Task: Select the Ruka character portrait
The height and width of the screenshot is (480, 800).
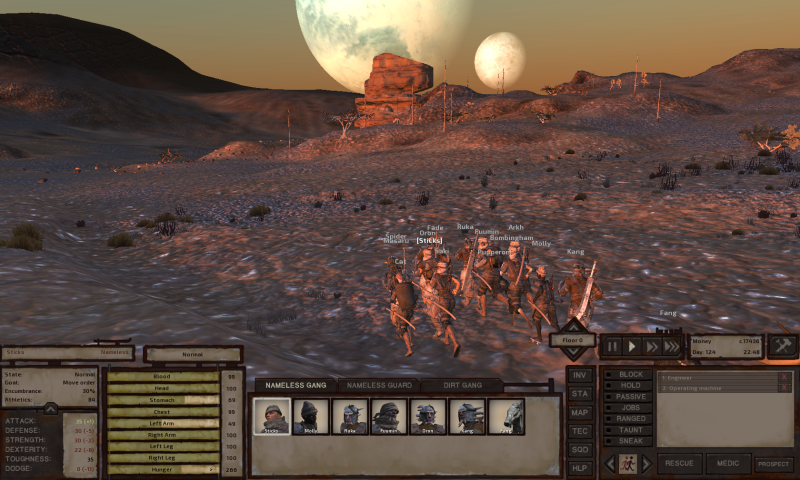Action: 349,416
